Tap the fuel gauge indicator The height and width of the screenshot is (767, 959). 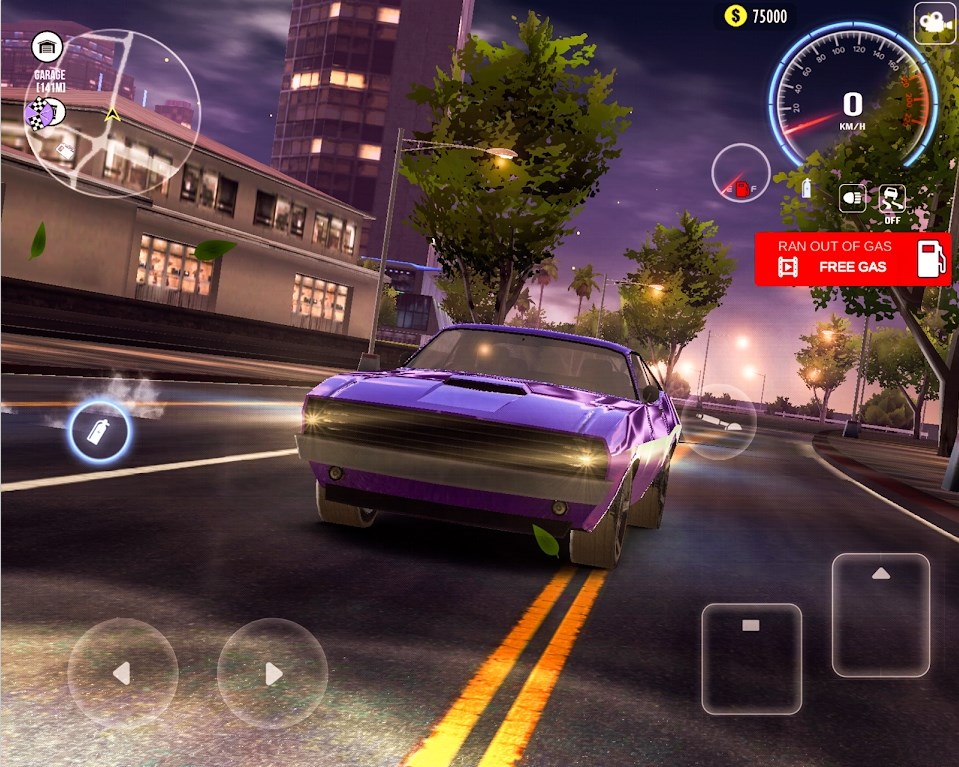741,174
